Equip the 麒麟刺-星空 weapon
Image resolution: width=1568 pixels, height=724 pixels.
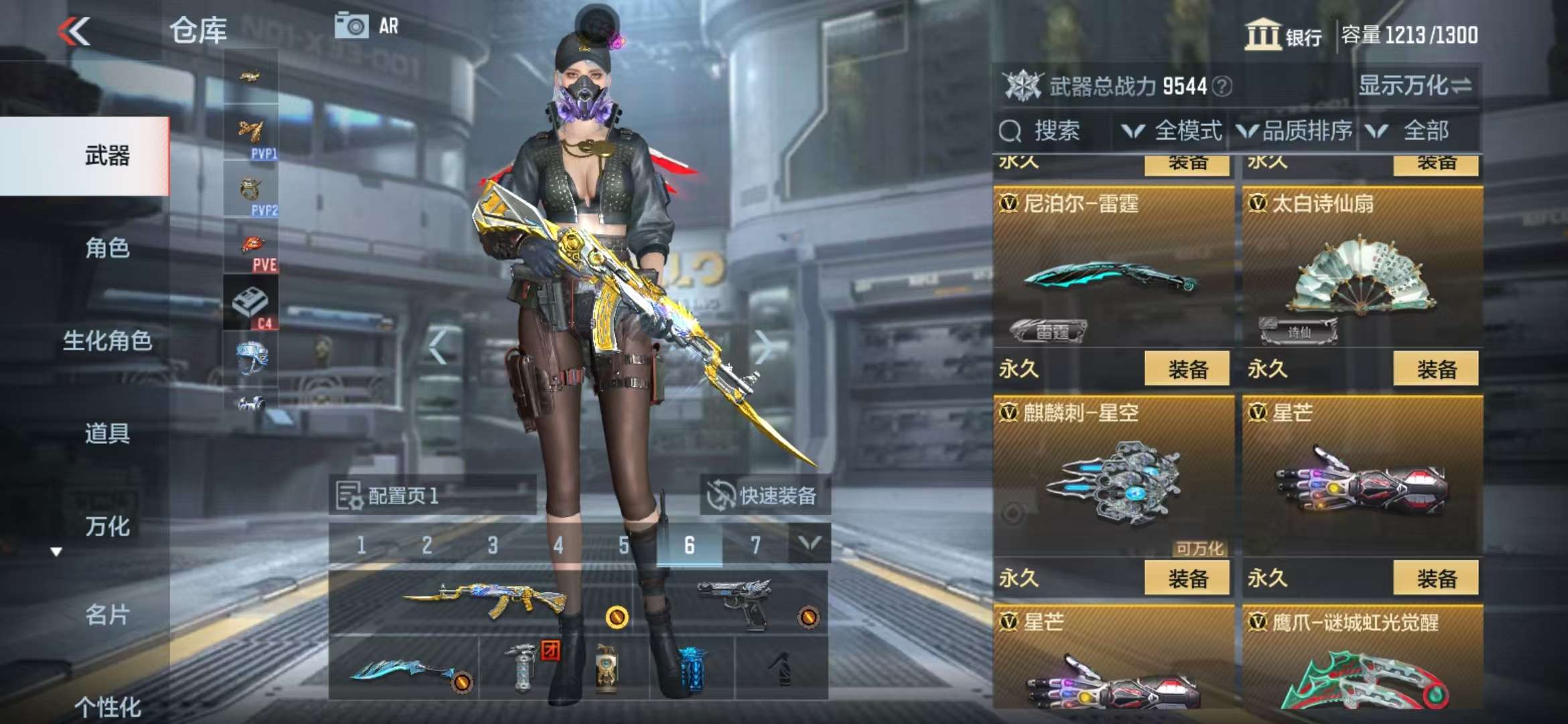(x=1187, y=578)
